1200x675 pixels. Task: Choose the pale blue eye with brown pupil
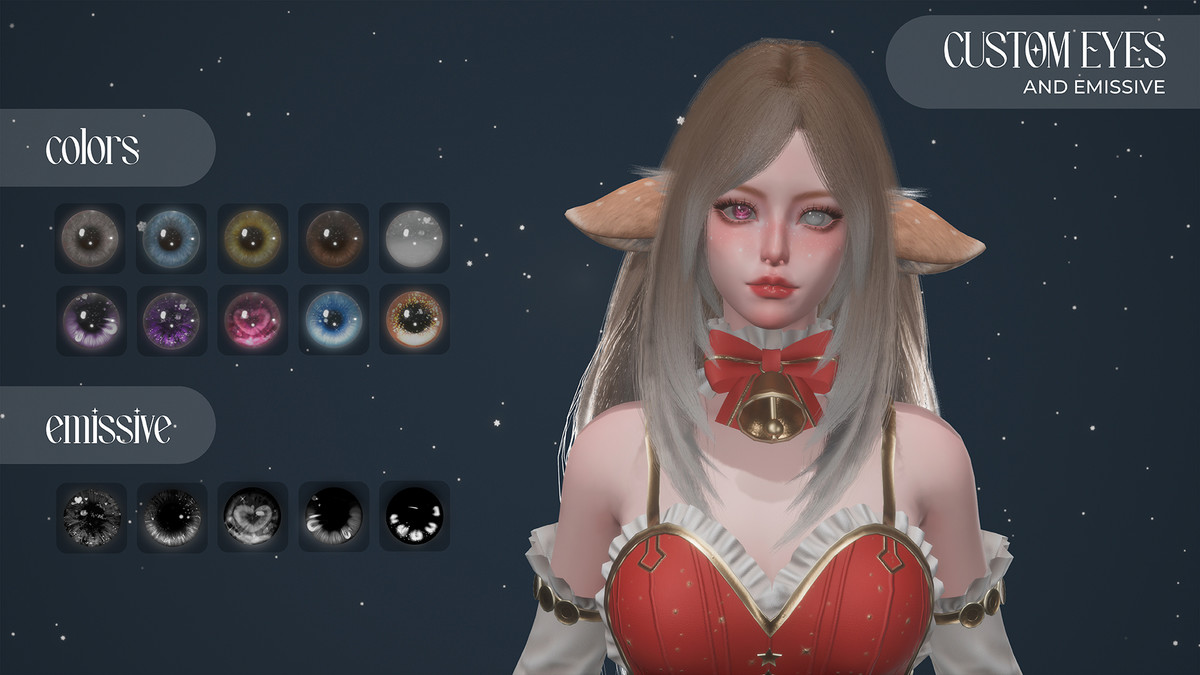[171, 238]
